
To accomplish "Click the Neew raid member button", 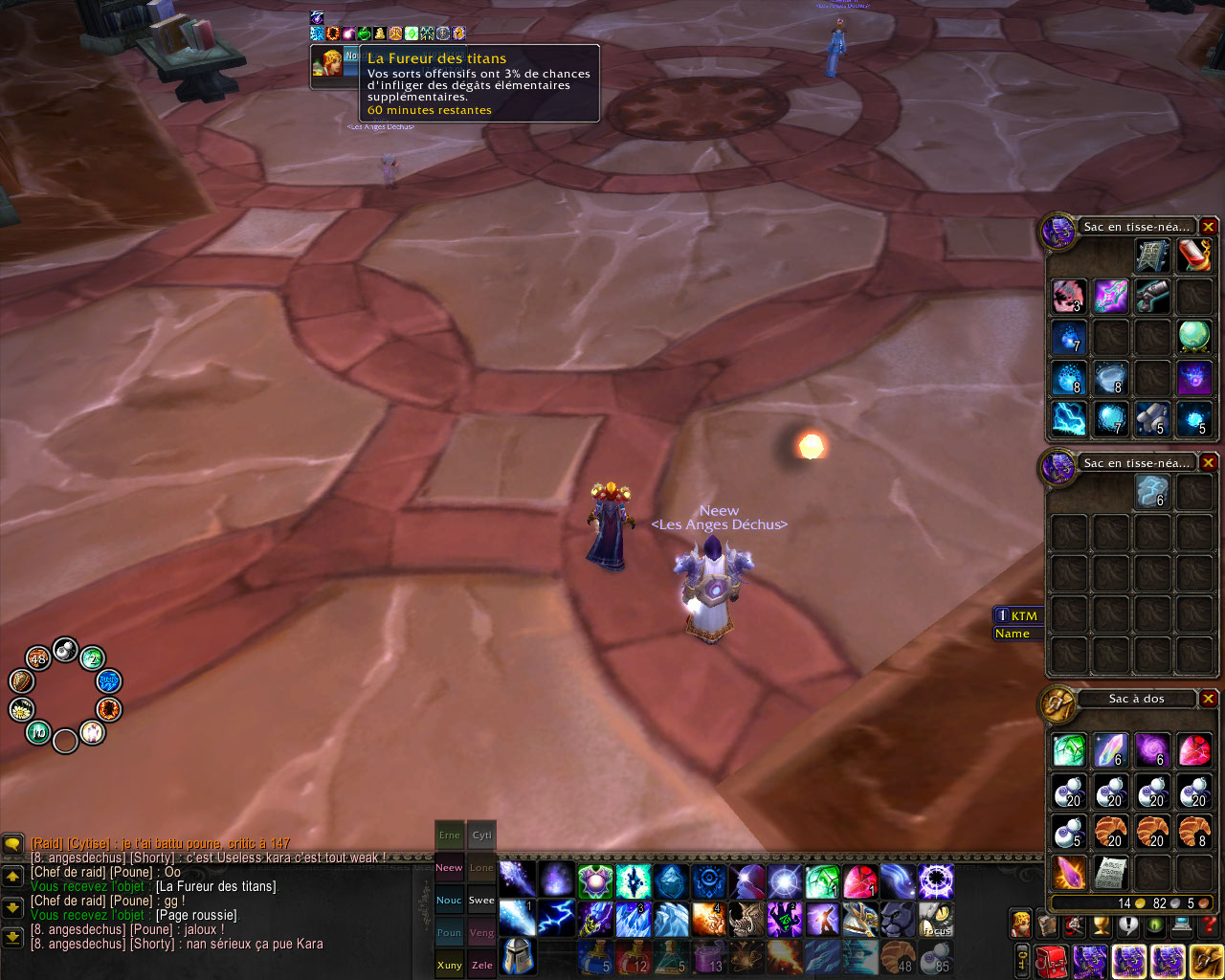I will [x=449, y=867].
